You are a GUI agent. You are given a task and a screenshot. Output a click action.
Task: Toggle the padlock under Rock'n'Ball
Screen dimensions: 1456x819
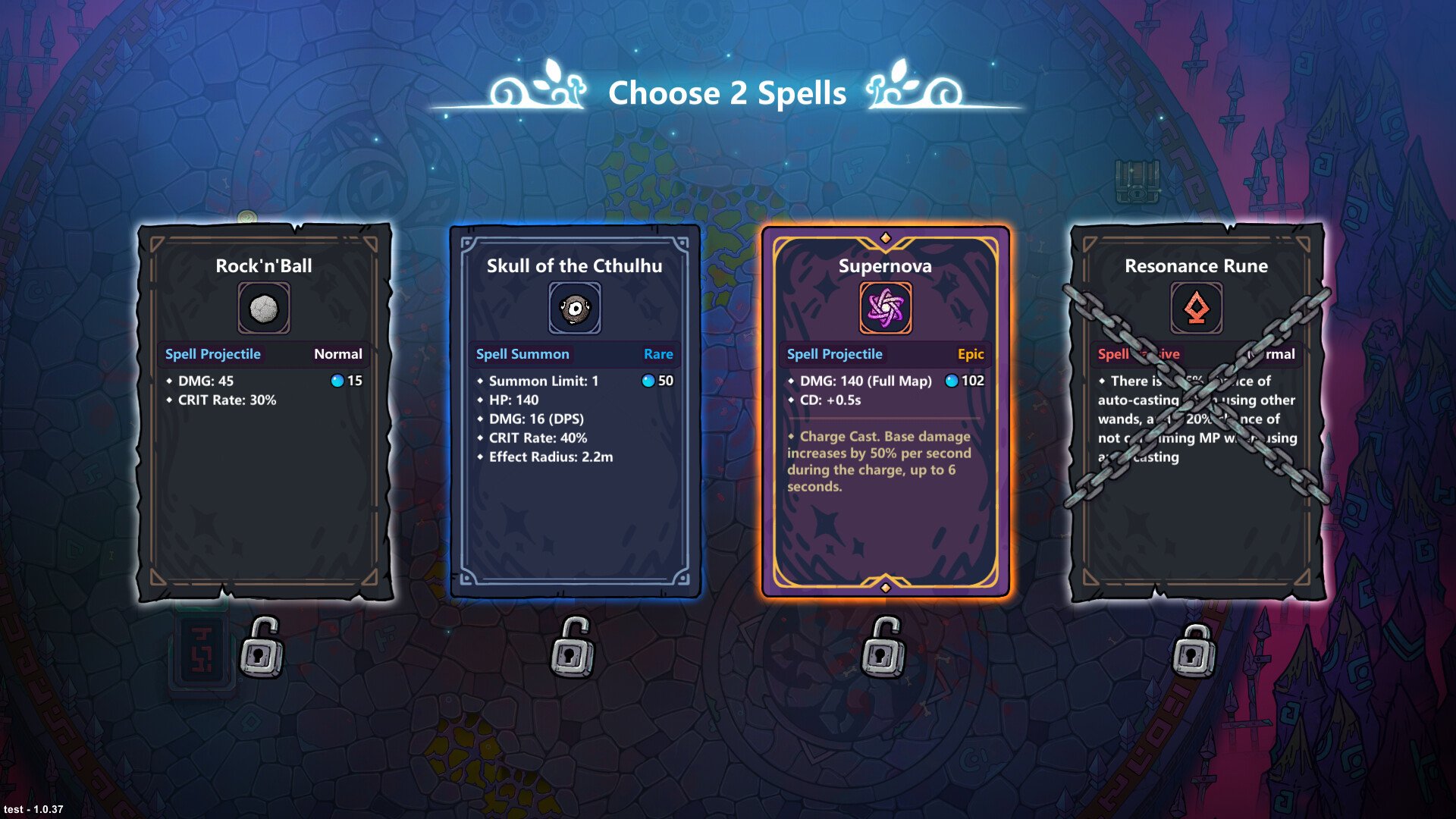point(262,648)
